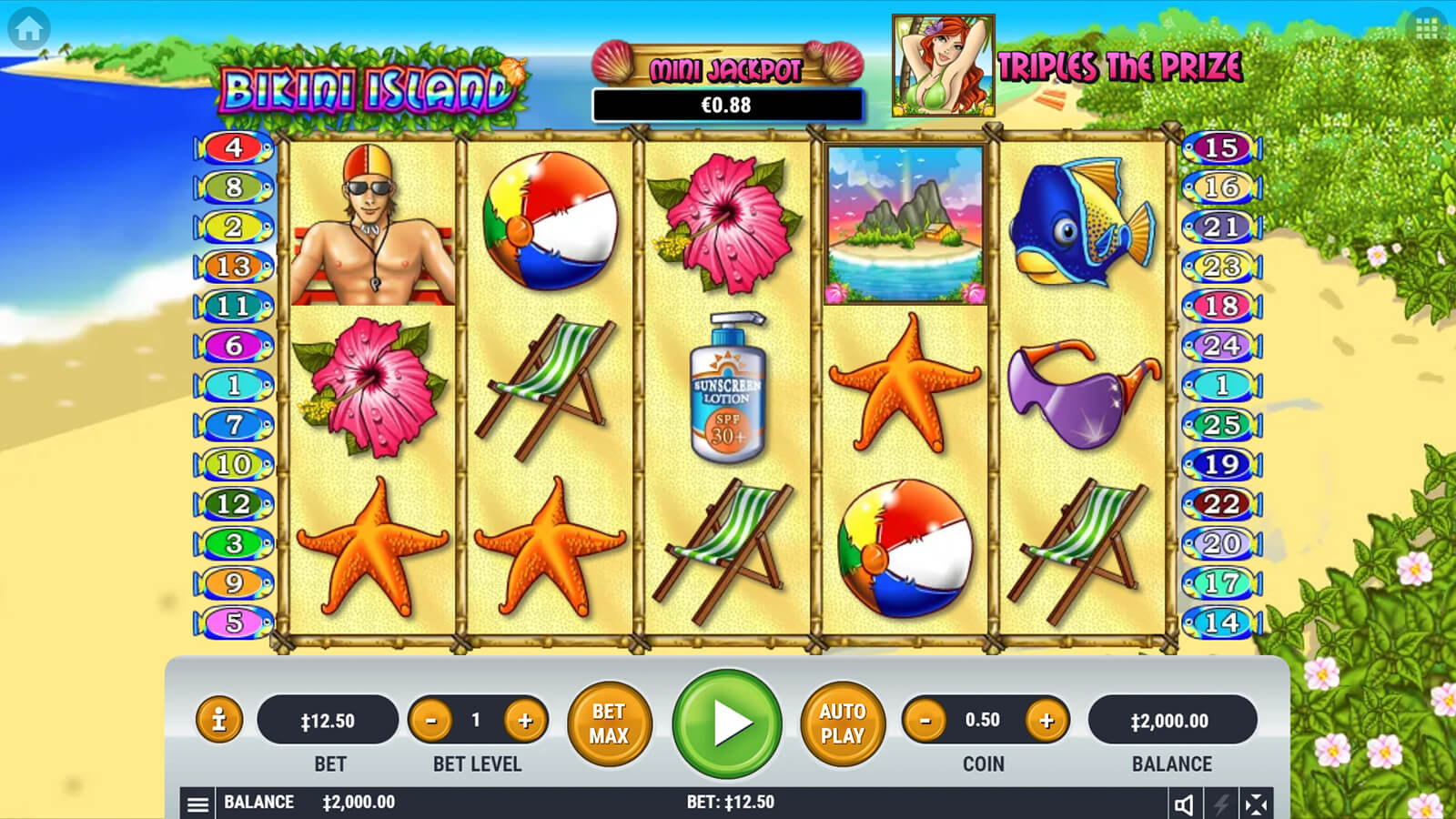Toggle fullscreen mode
Image resolution: width=1456 pixels, height=819 pixels.
(1256, 804)
